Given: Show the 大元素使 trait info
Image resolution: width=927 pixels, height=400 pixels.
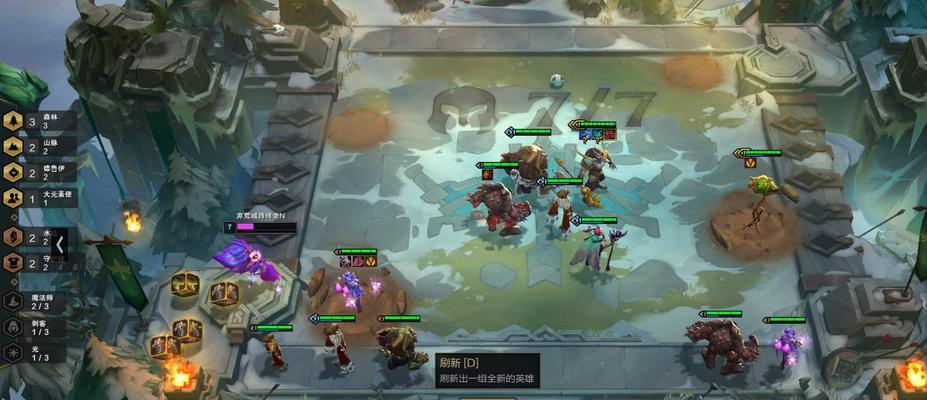Looking at the screenshot, I should point(40,197).
